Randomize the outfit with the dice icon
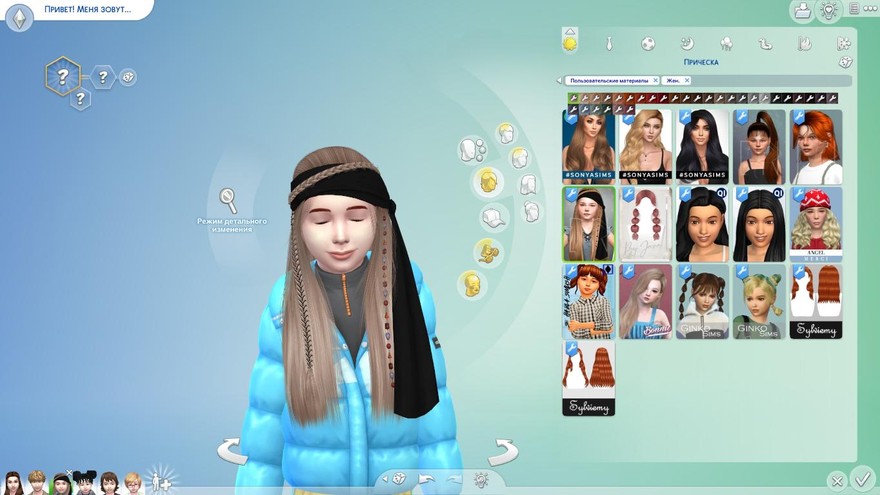Viewport: 880px width, 495px height. (x=398, y=479)
